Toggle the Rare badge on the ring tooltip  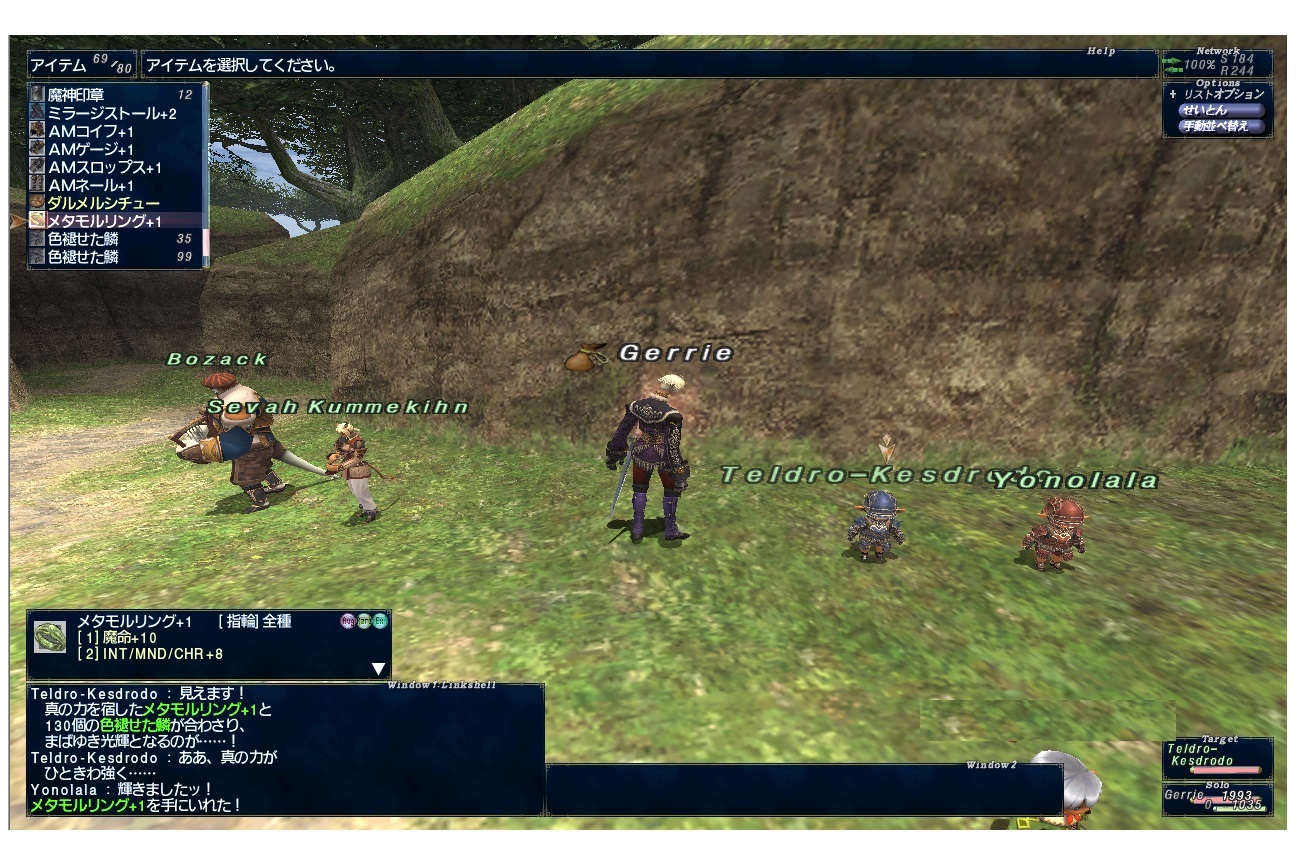click(362, 620)
